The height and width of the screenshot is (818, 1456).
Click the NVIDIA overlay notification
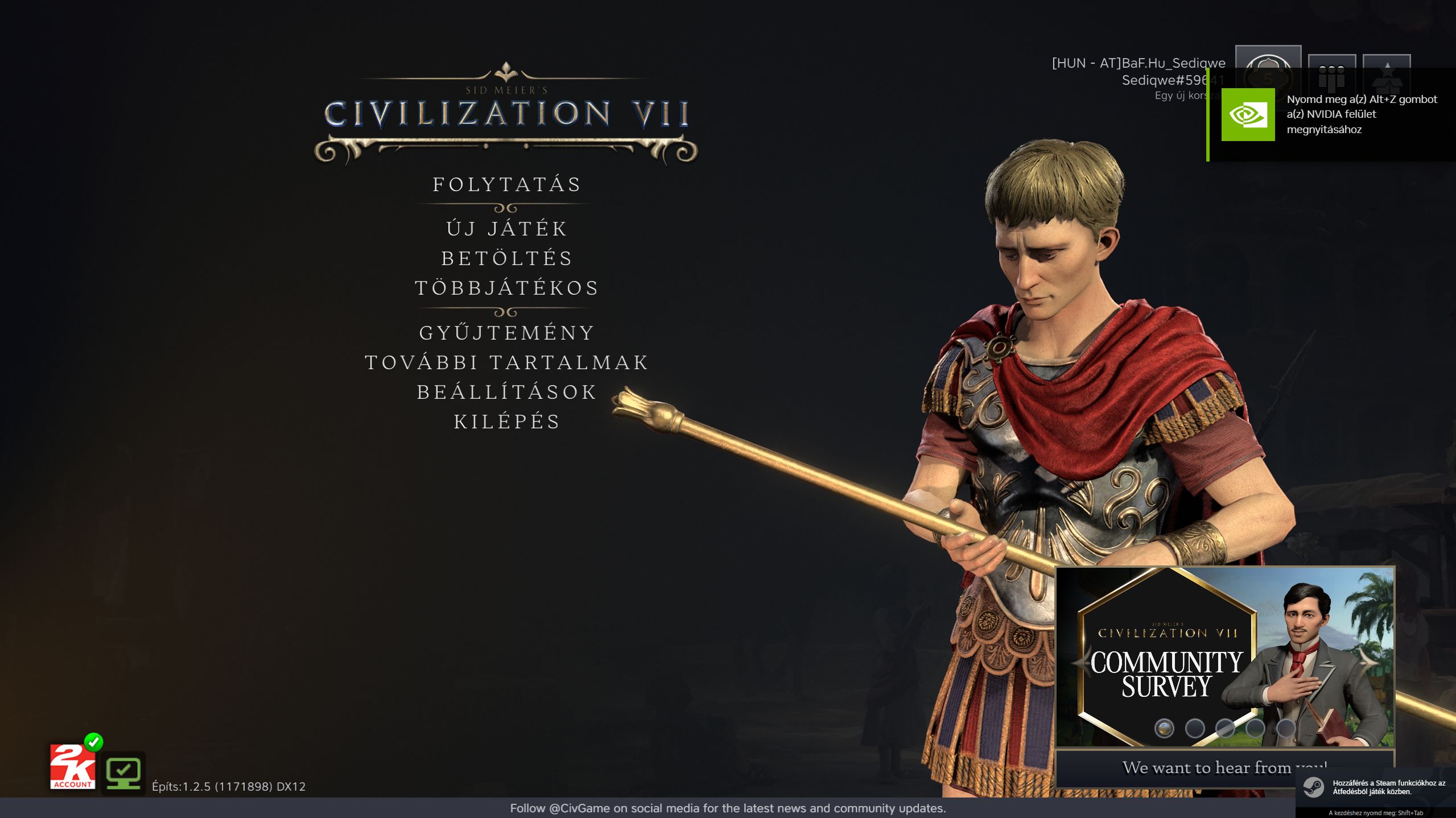[1331, 114]
